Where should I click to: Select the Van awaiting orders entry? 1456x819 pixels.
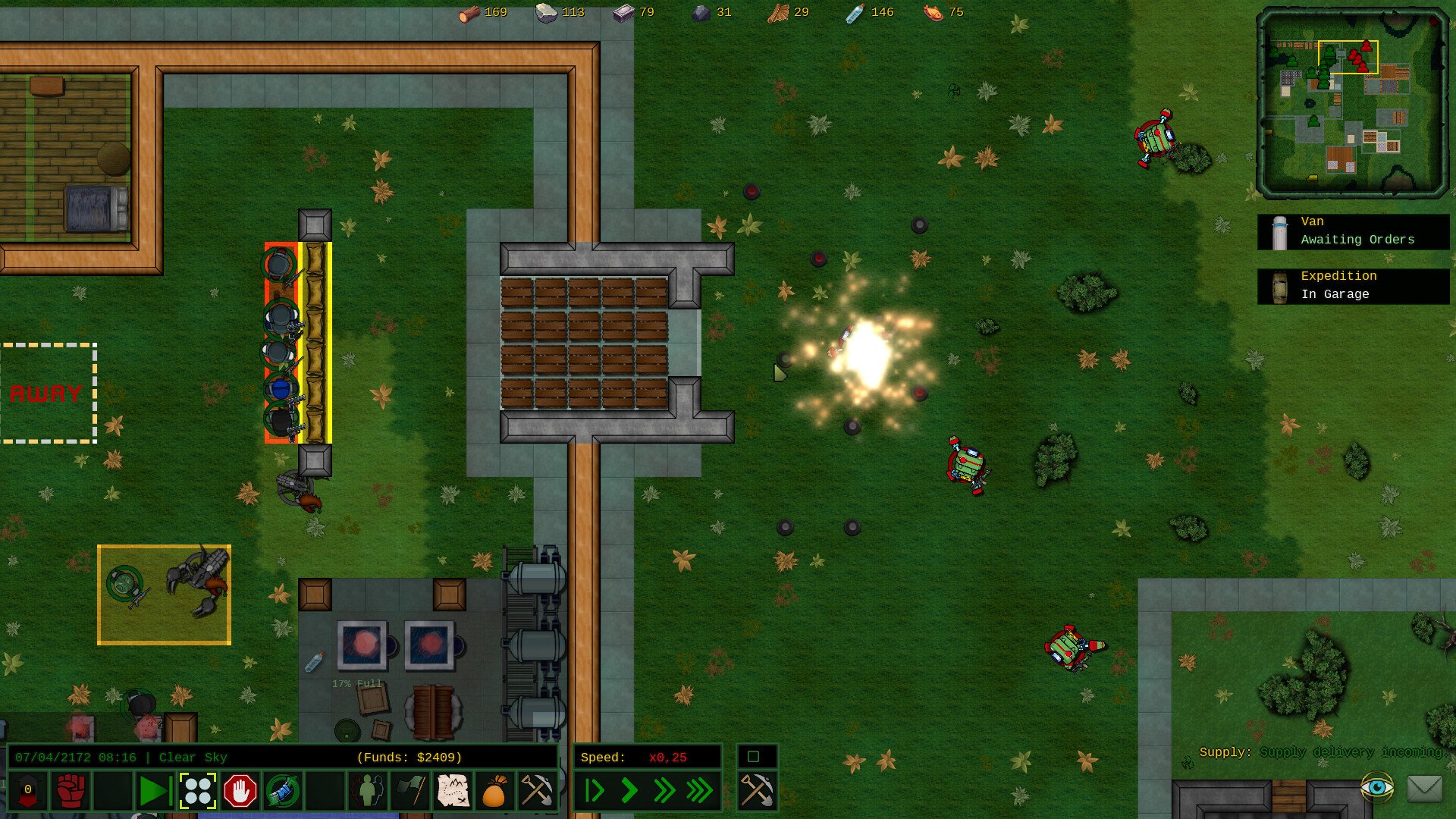tap(1354, 231)
